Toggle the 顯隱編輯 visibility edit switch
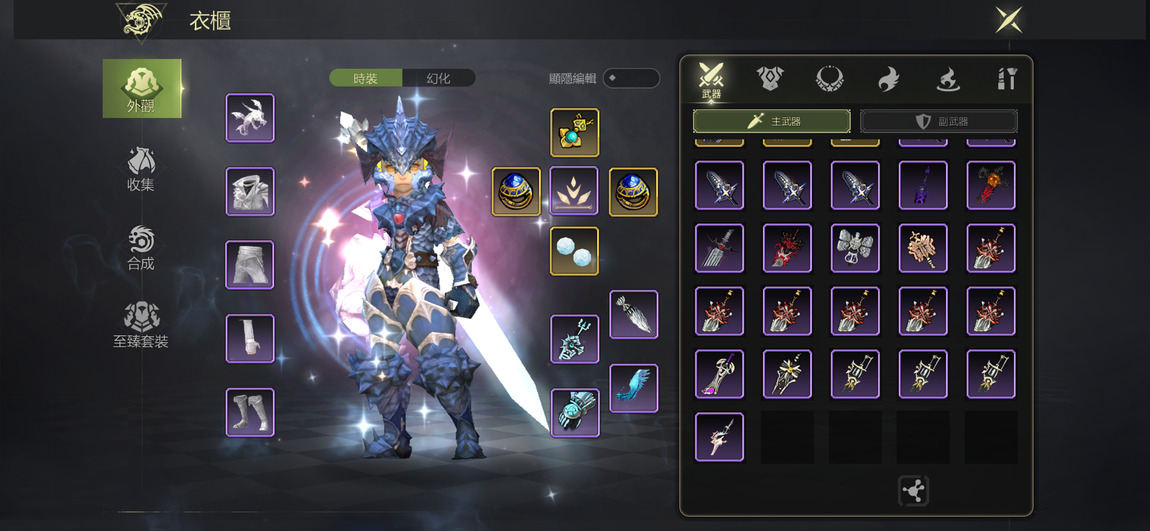Image resolution: width=1150 pixels, height=531 pixels. tap(630, 78)
